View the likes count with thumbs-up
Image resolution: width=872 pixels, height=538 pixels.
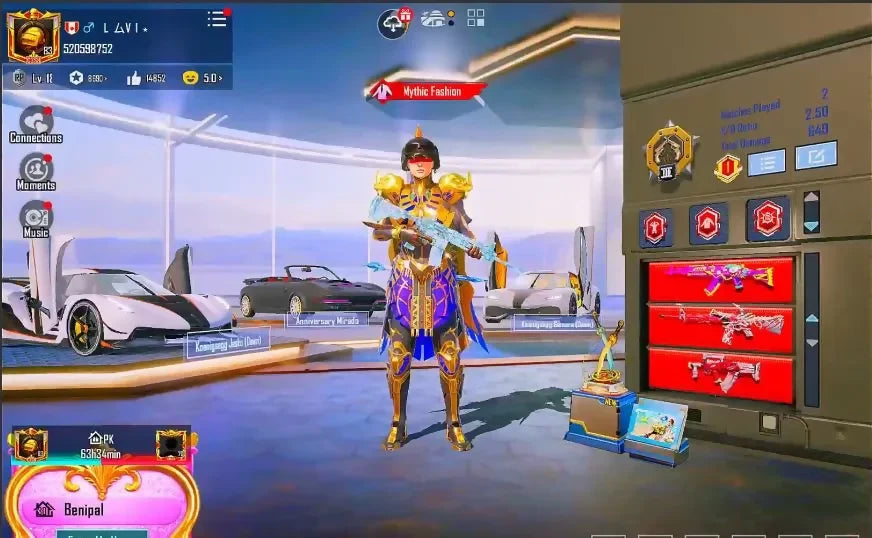click(x=146, y=78)
